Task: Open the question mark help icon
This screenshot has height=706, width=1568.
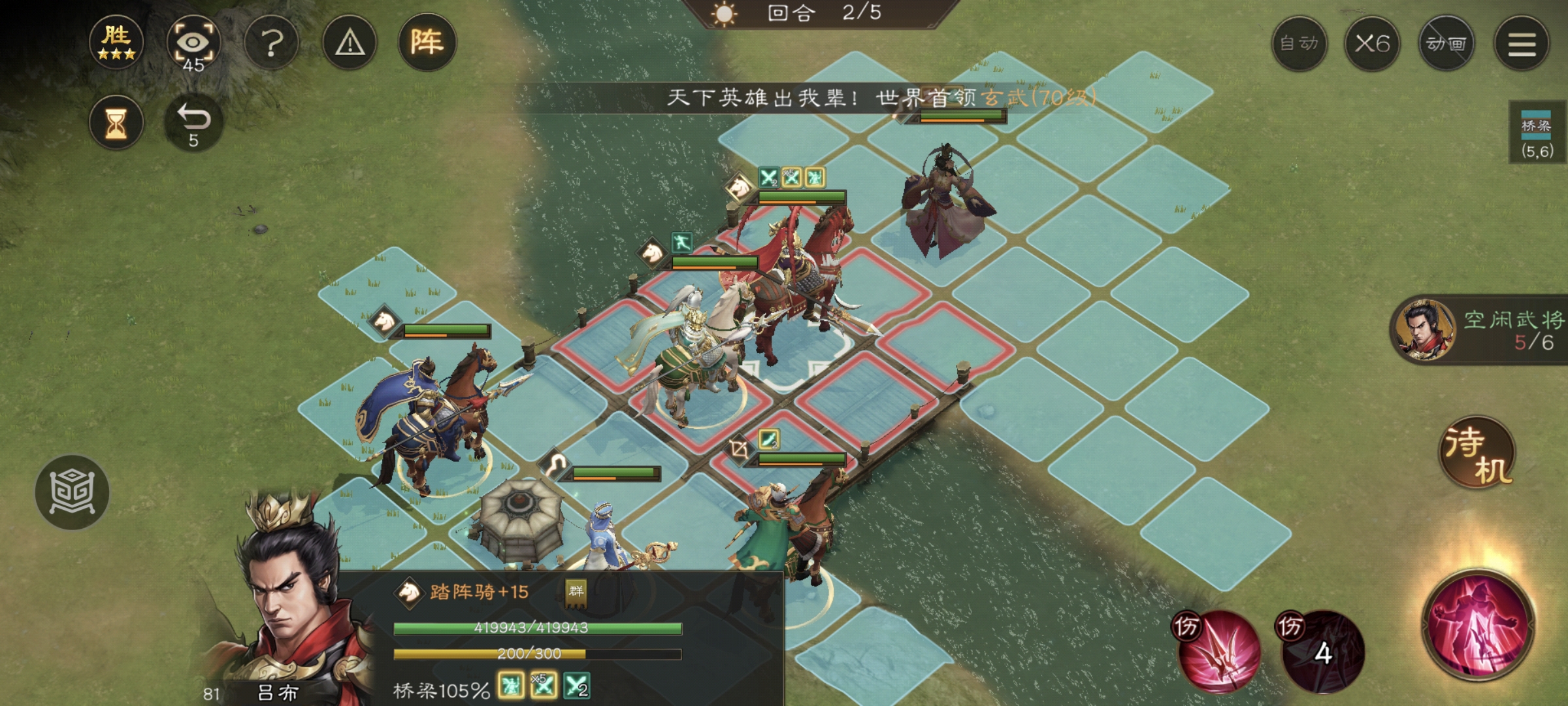Action: click(272, 41)
